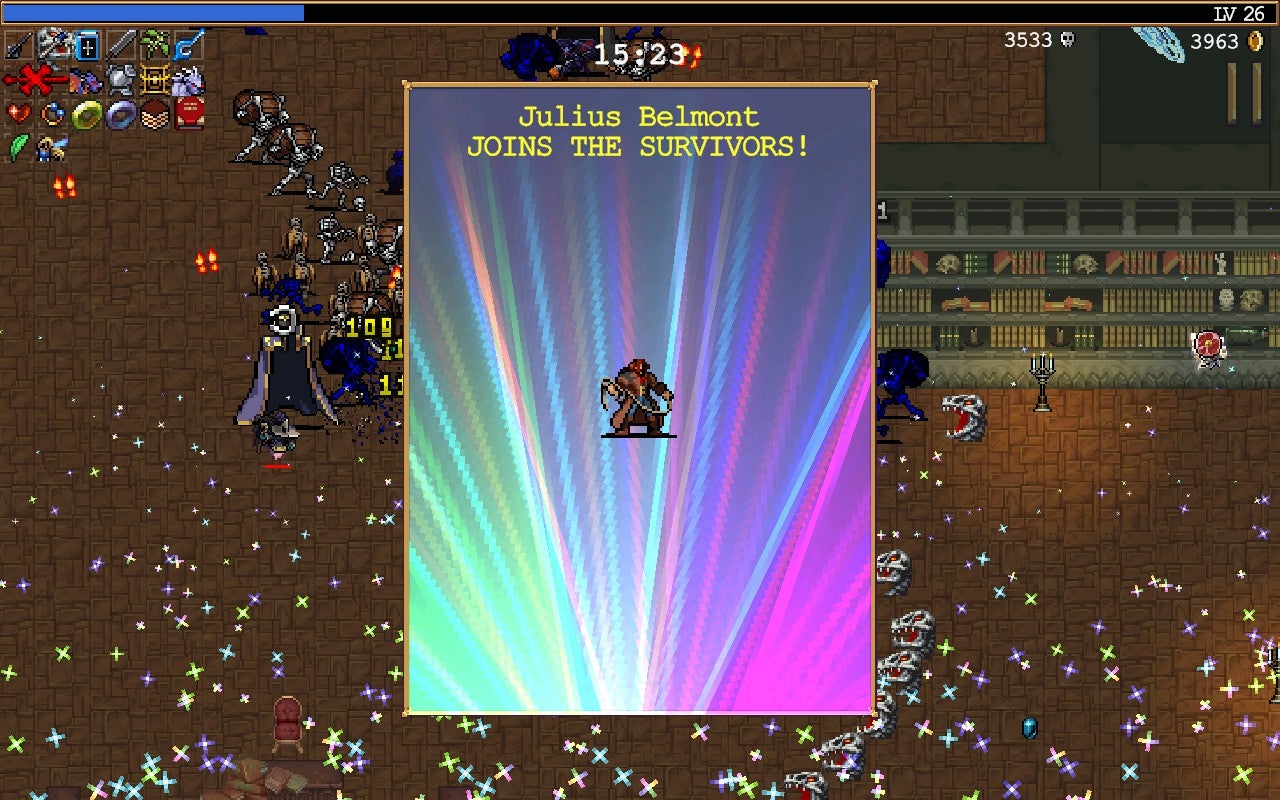Viewport: 1280px width, 800px height.
Task: Select the whip weapon icon in the HUD
Action: click(17, 44)
